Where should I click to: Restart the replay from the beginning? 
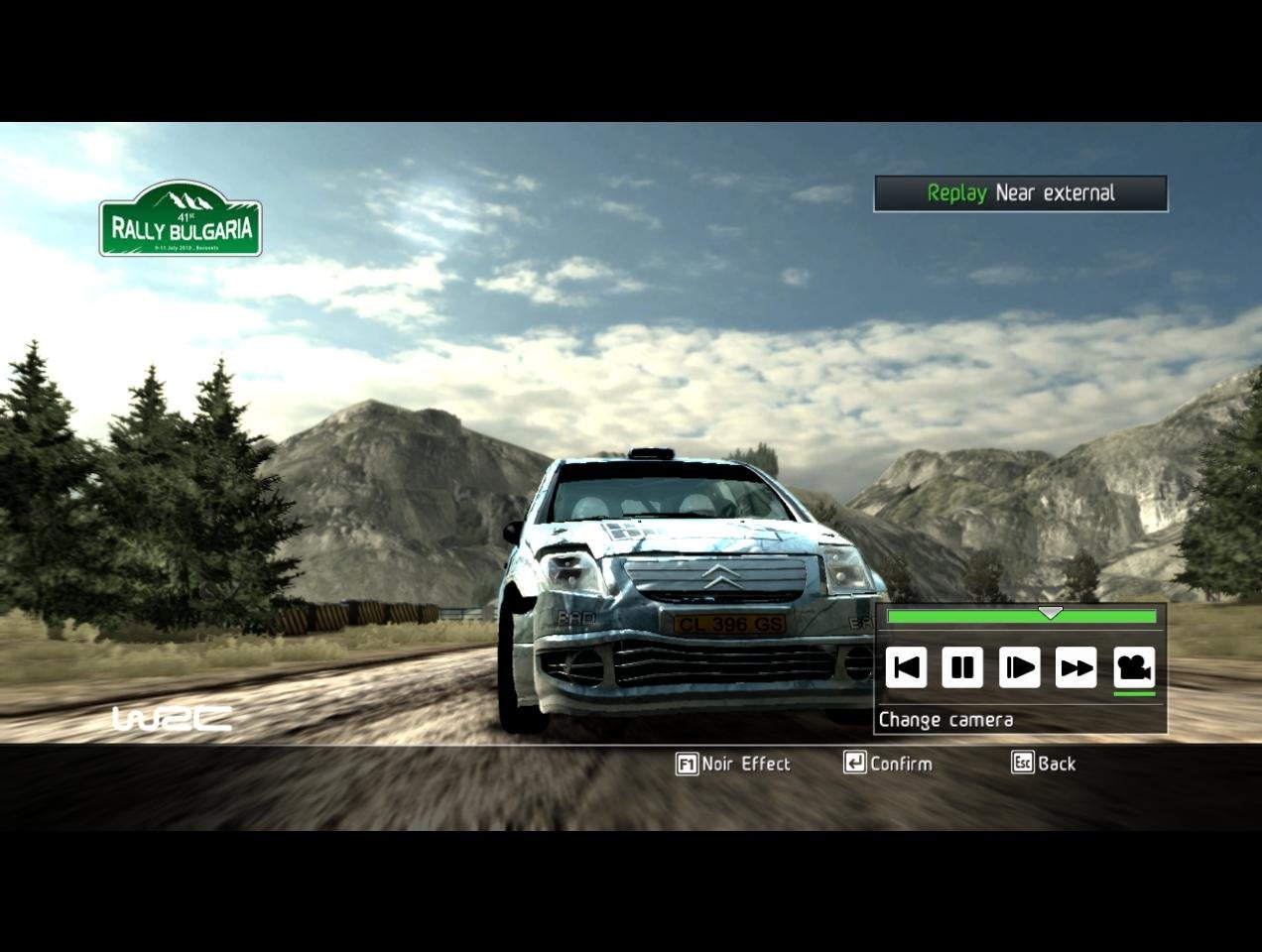tap(906, 667)
